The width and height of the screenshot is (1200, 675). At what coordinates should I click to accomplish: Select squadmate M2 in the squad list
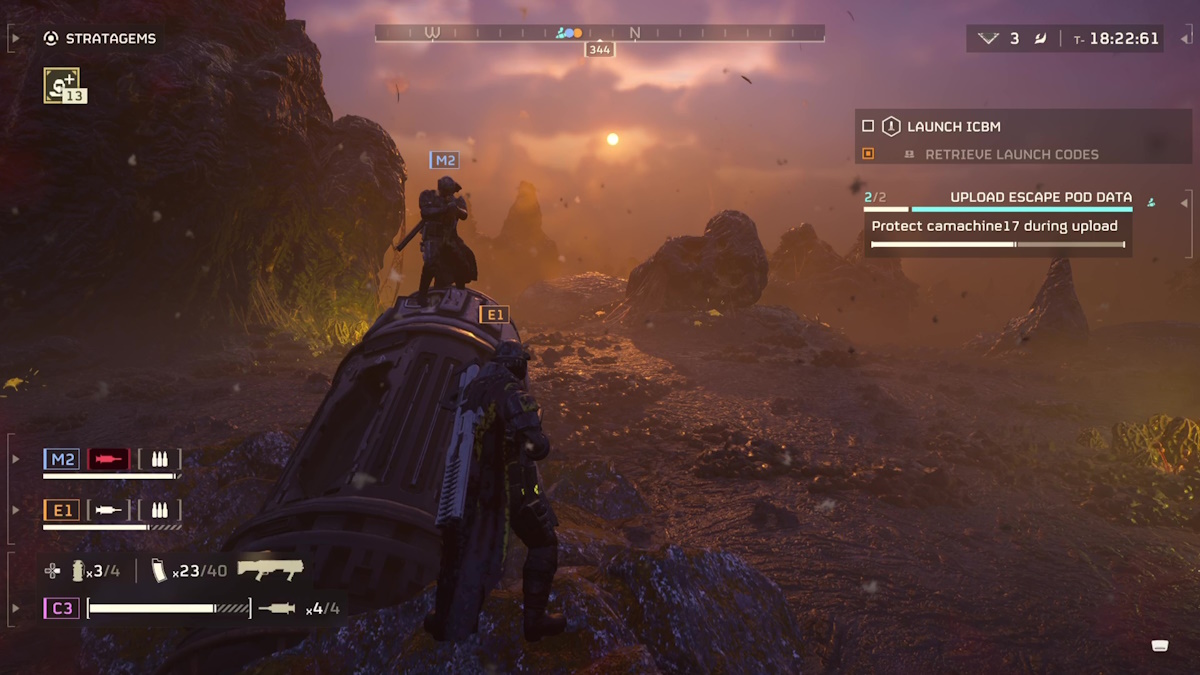[x=61, y=459]
